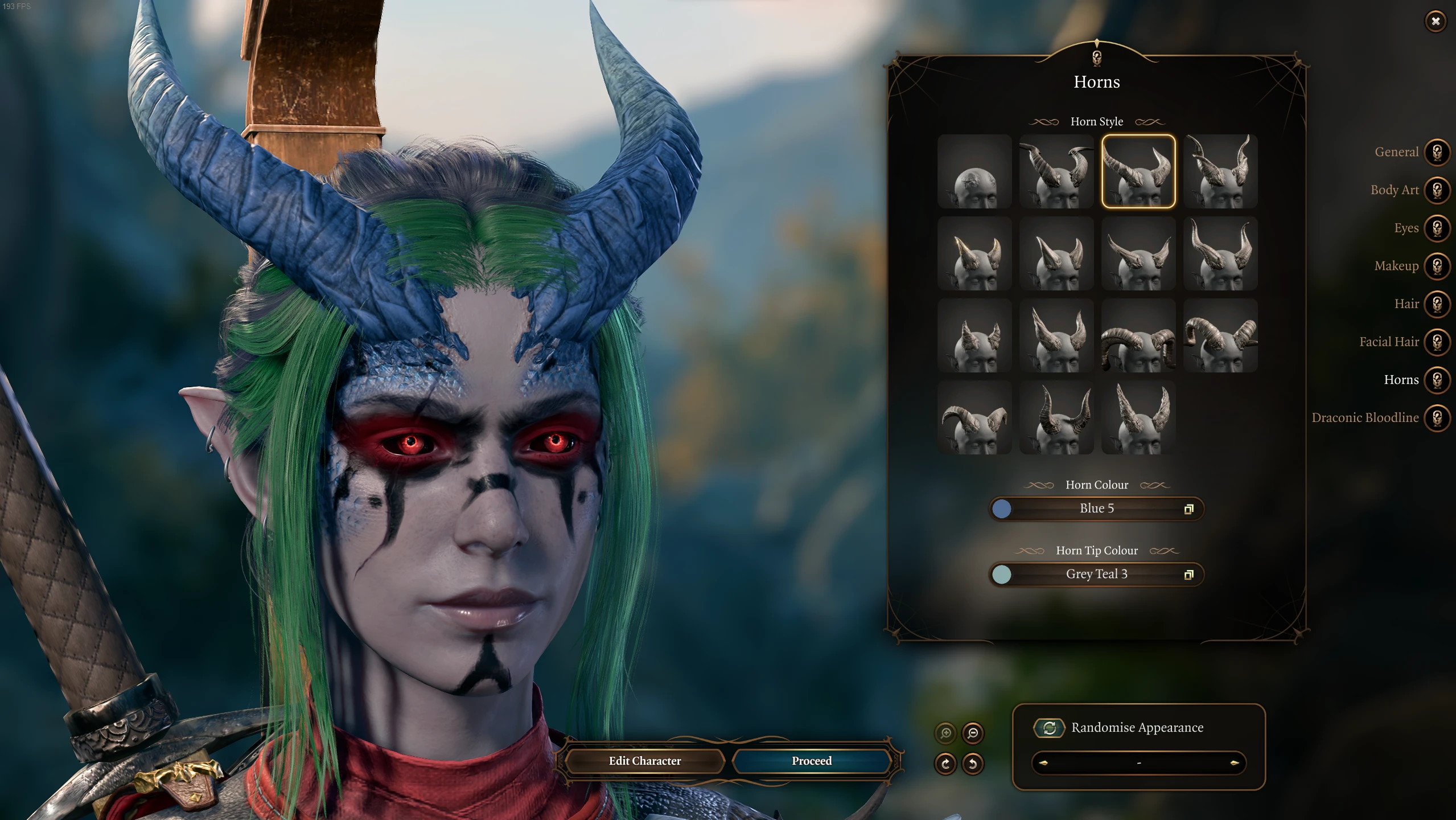Rotate the character clockwise
Screen dimensions: 1456x820
[x=945, y=764]
